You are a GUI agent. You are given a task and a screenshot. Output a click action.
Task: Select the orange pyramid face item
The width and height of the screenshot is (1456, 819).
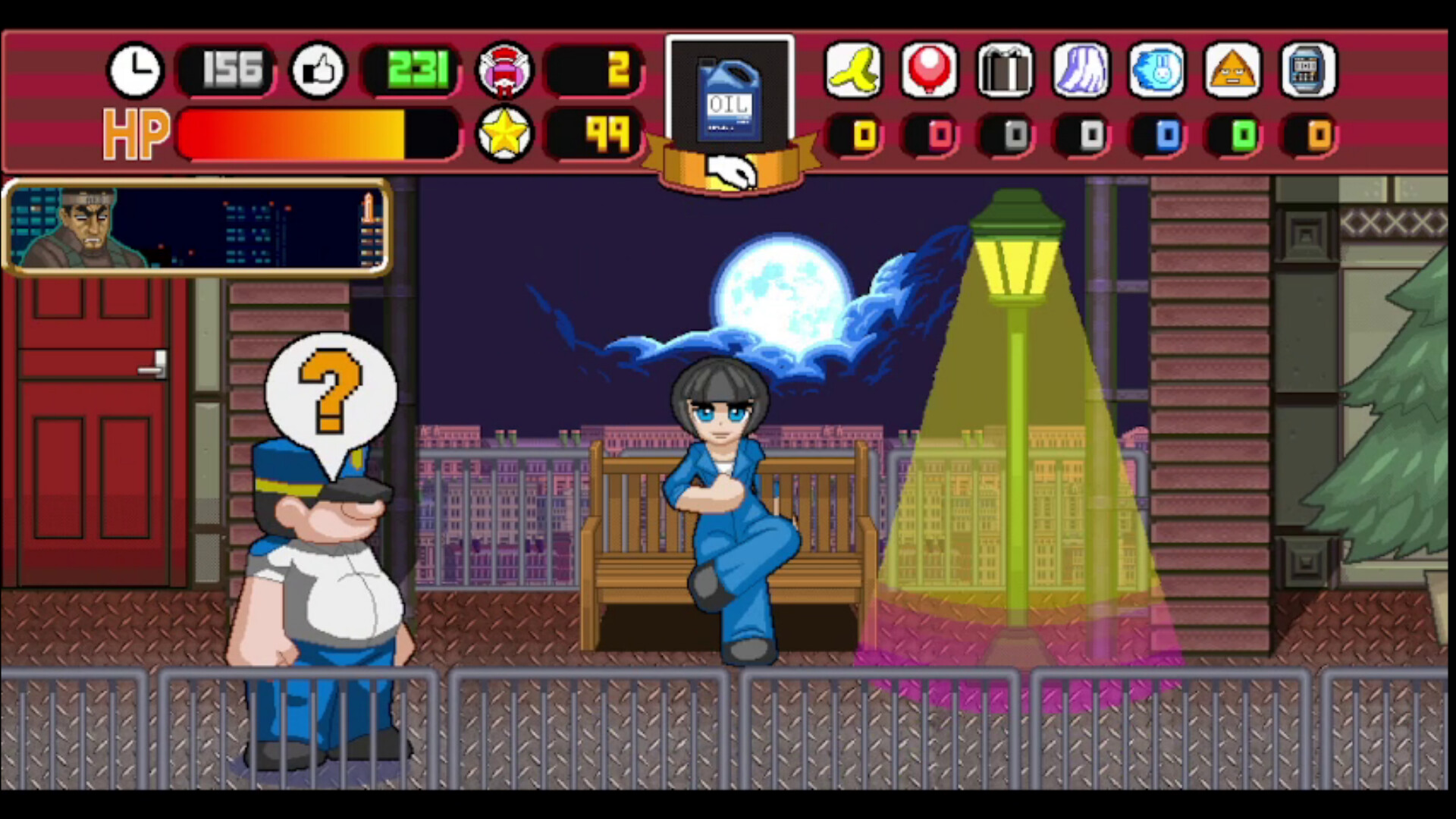[1233, 71]
